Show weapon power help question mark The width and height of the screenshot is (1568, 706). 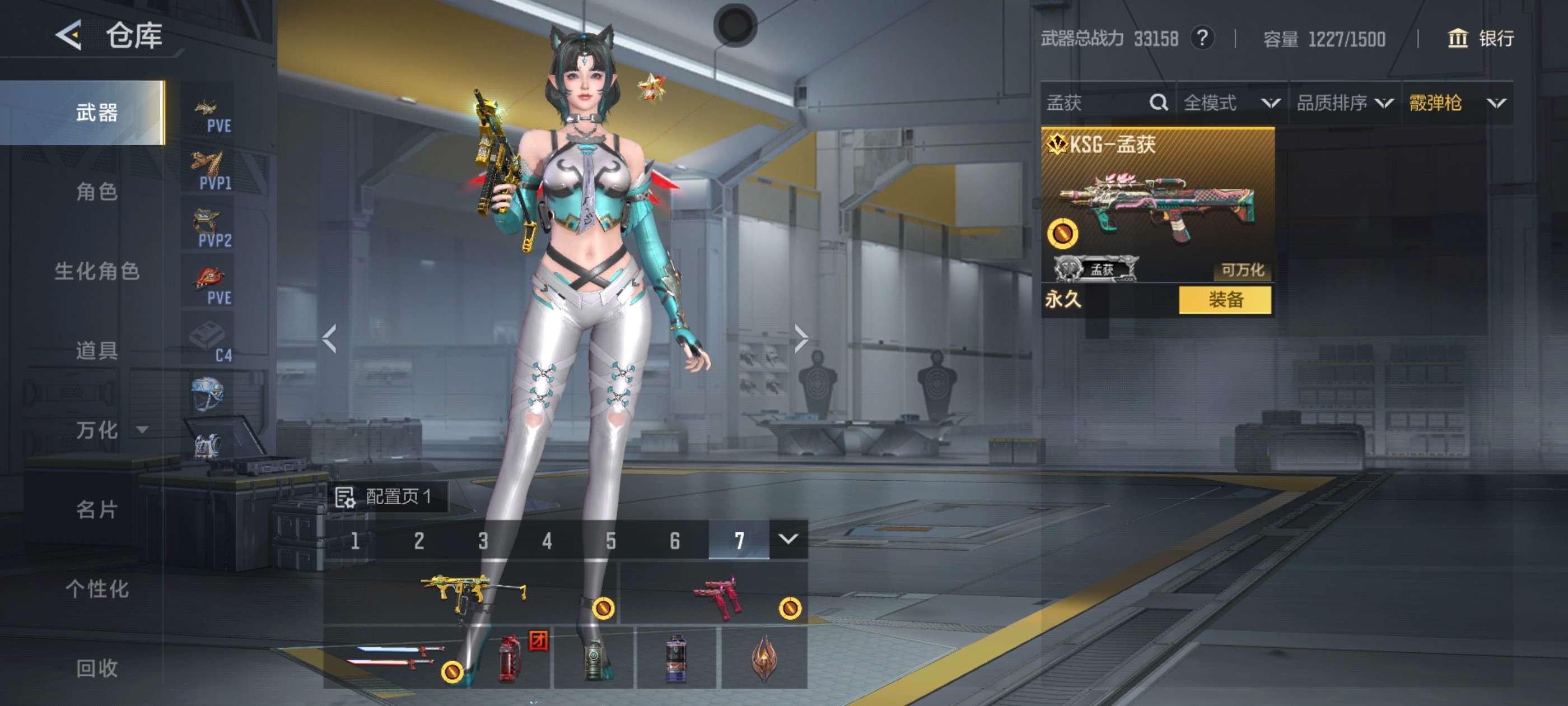[x=1202, y=39]
